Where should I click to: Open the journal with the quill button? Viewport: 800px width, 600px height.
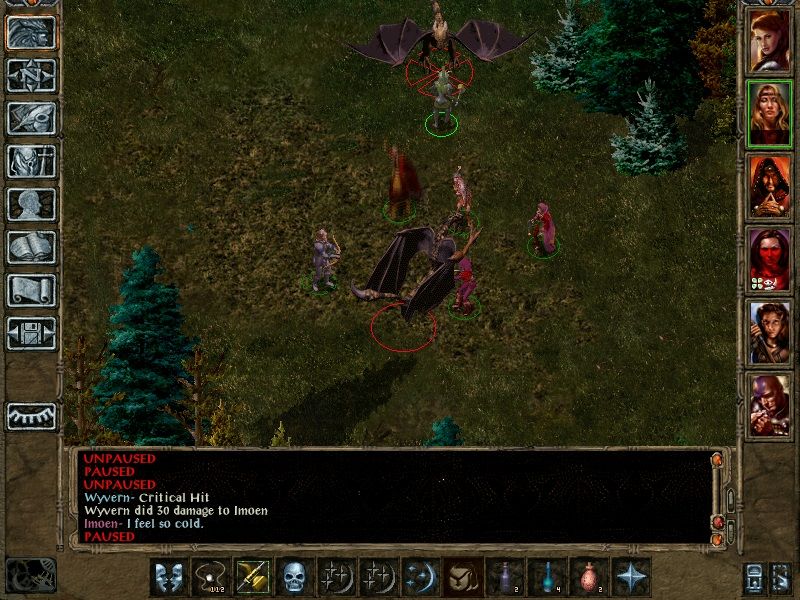point(31,118)
